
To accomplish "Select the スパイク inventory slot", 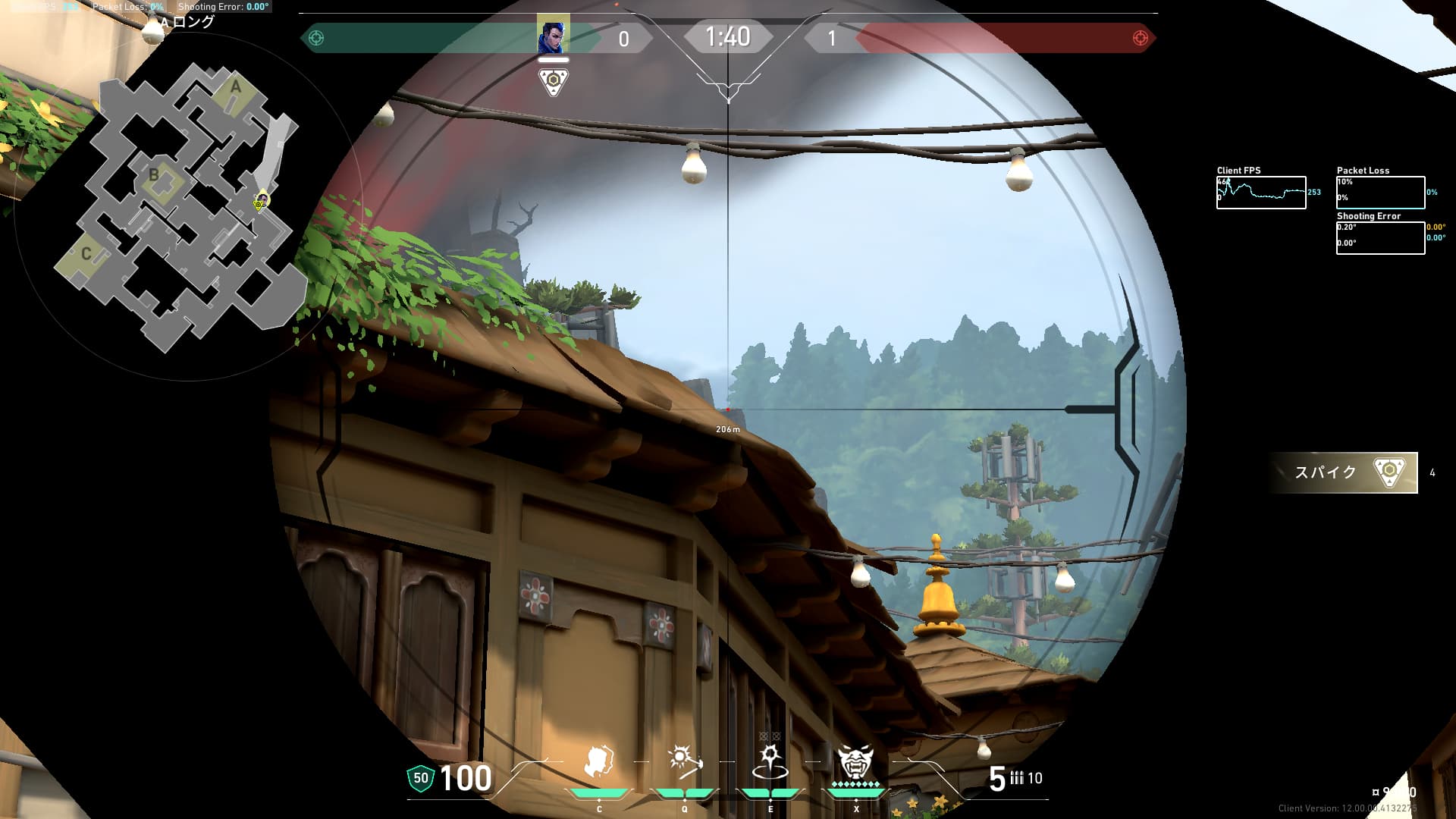I will (1344, 472).
